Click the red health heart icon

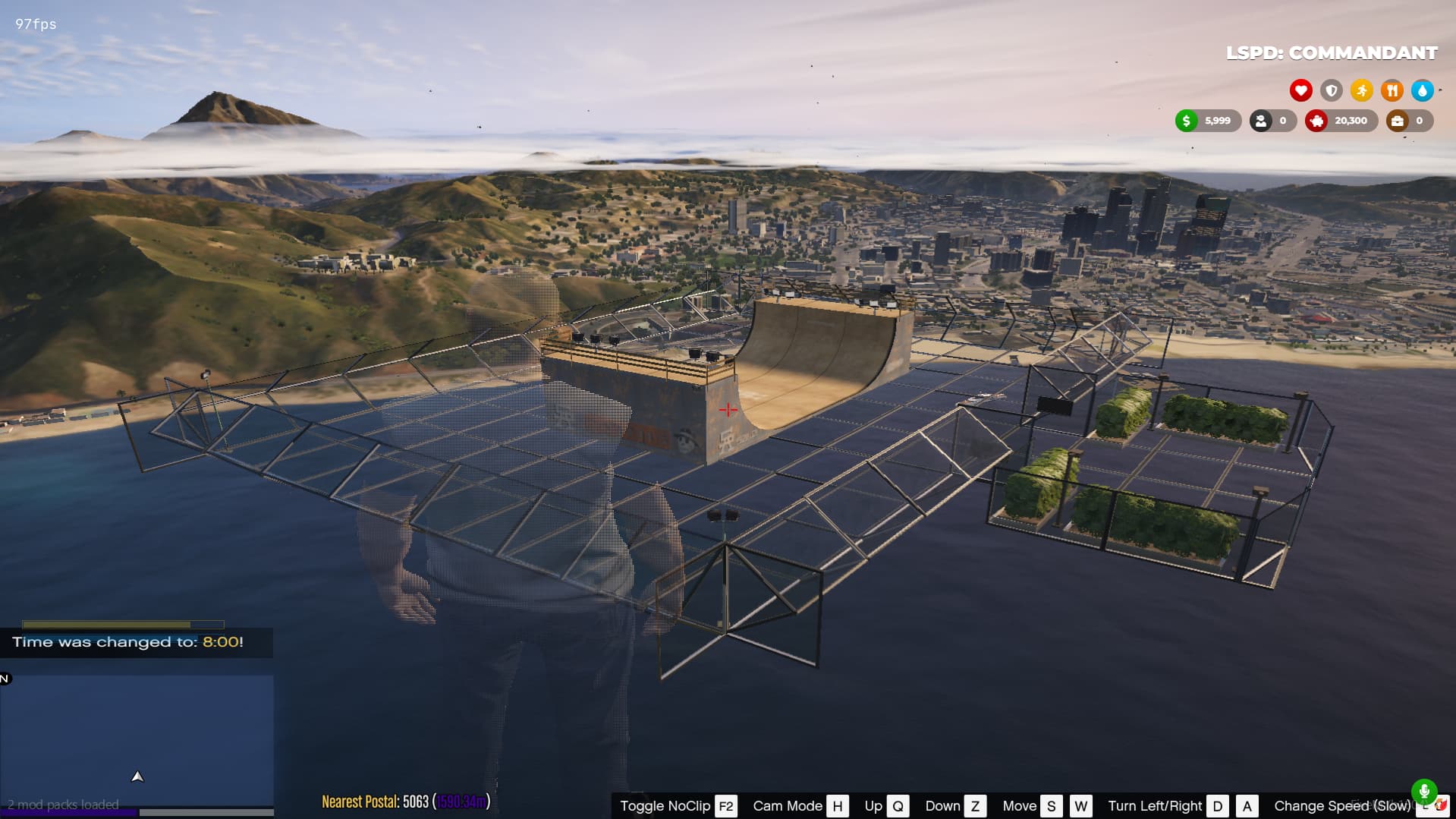(x=1300, y=90)
